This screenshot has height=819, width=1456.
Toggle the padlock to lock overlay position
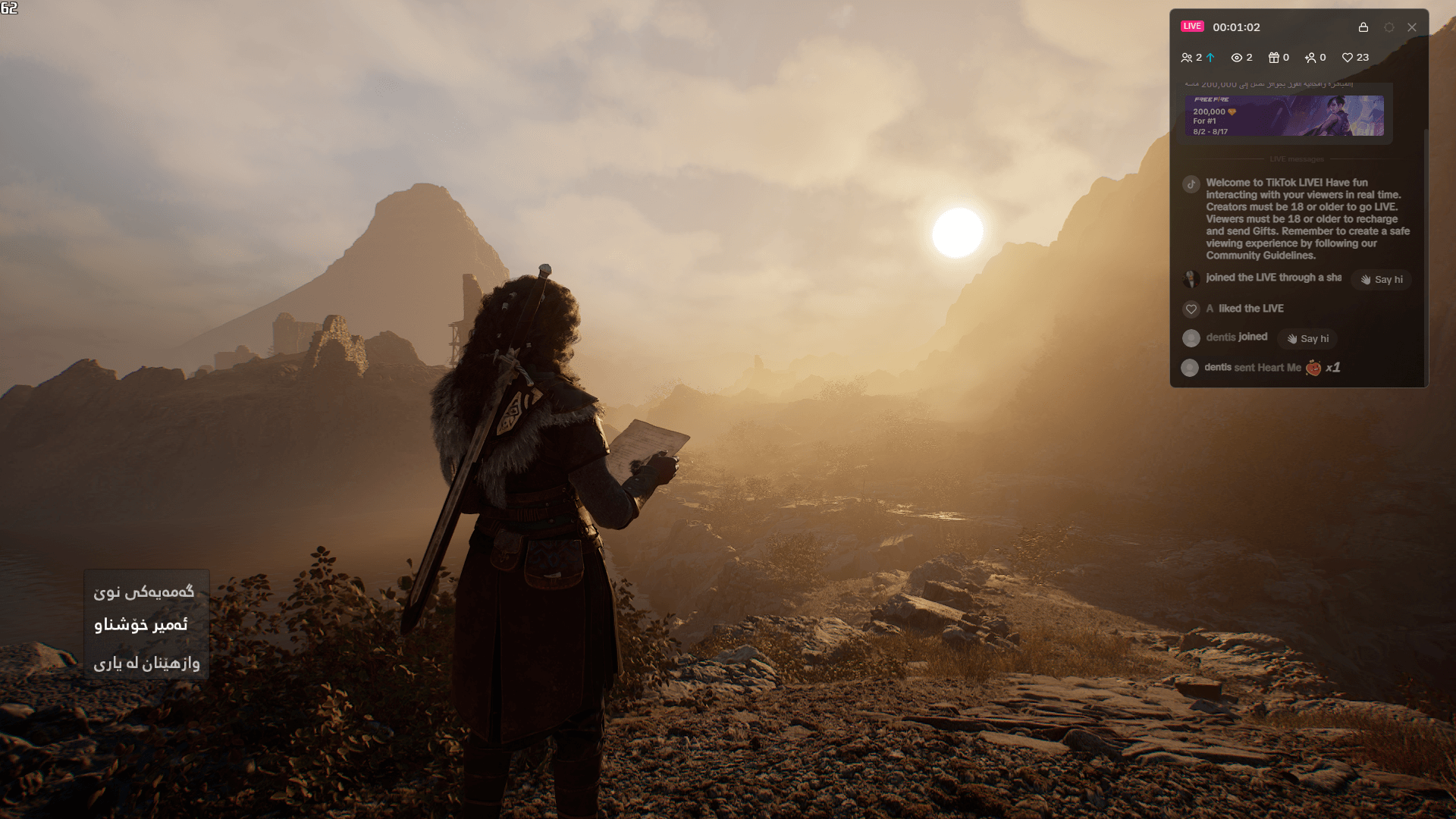point(1364,27)
